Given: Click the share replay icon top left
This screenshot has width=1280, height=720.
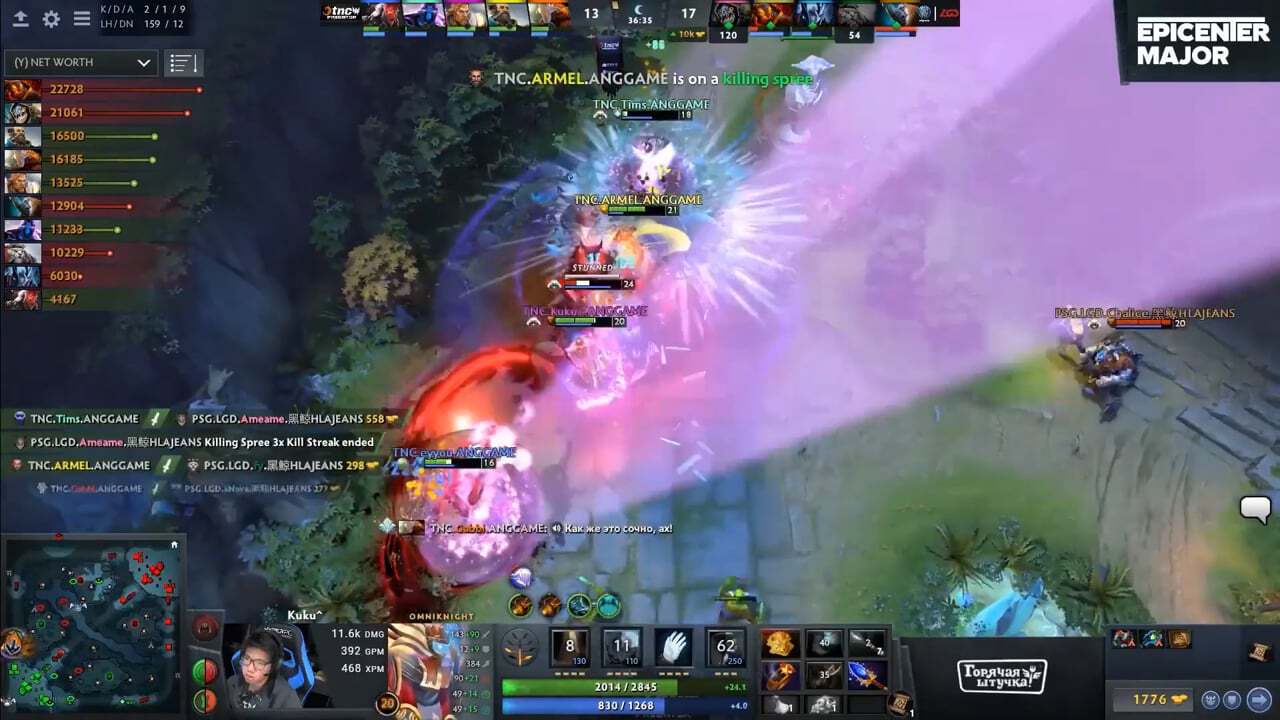Looking at the screenshot, I should coord(21,18).
